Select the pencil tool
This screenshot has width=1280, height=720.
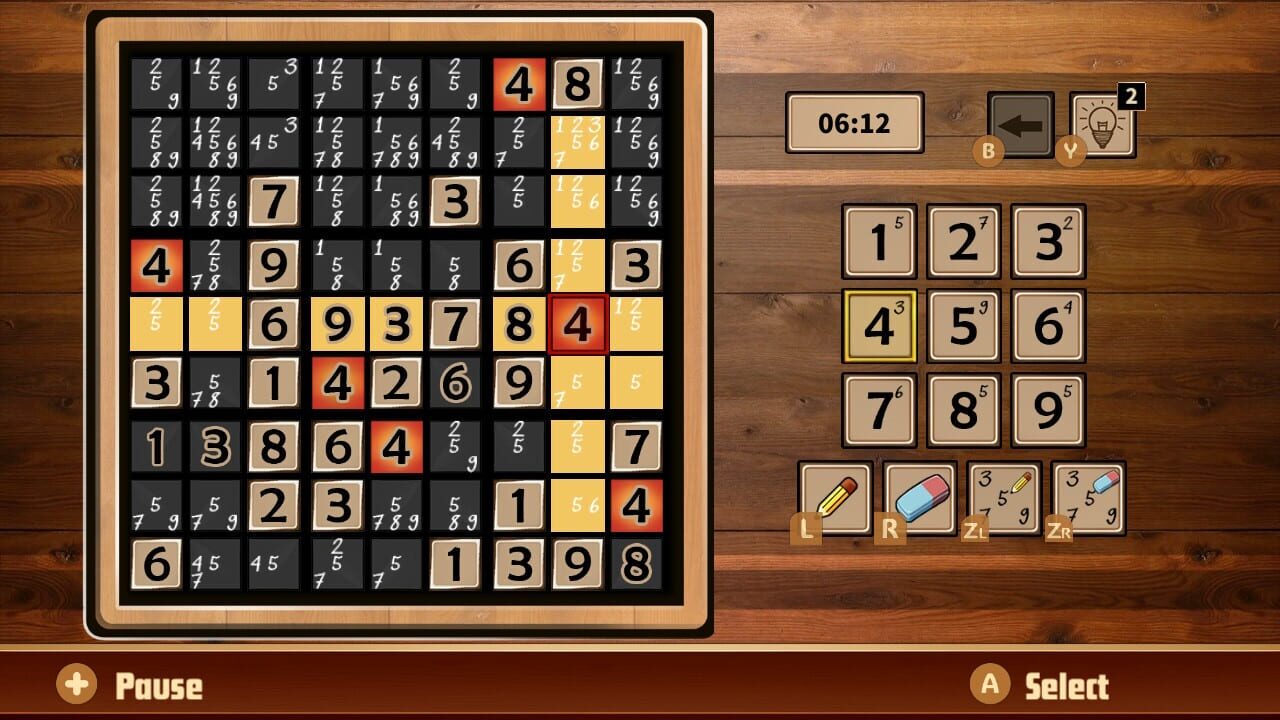pyautogui.click(x=836, y=499)
